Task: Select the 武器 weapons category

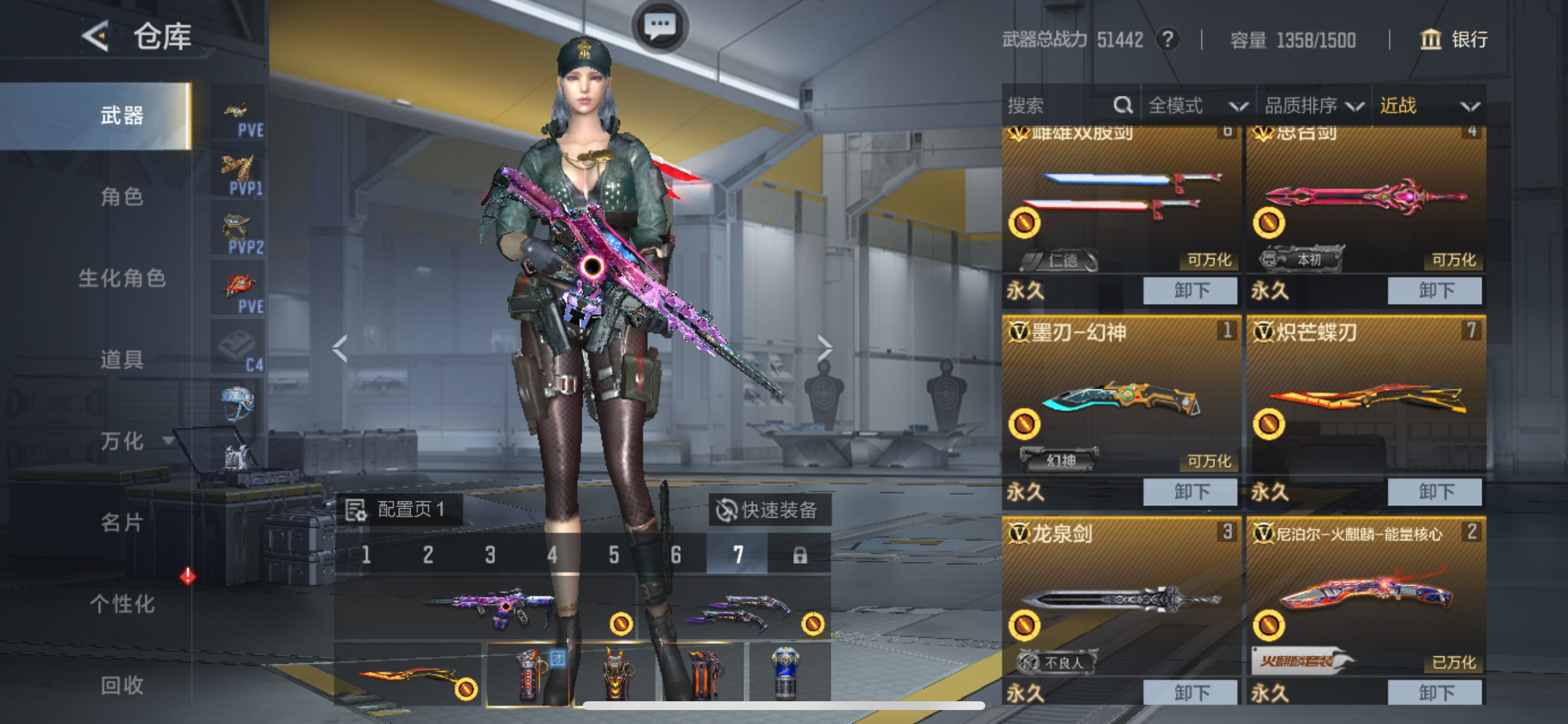Action: point(121,115)
